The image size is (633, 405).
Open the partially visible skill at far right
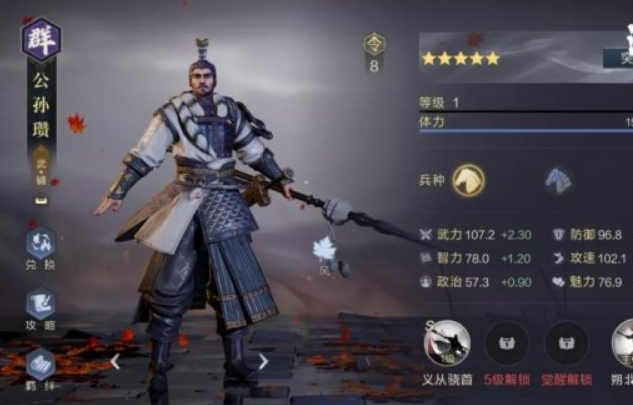click(623, 347)
